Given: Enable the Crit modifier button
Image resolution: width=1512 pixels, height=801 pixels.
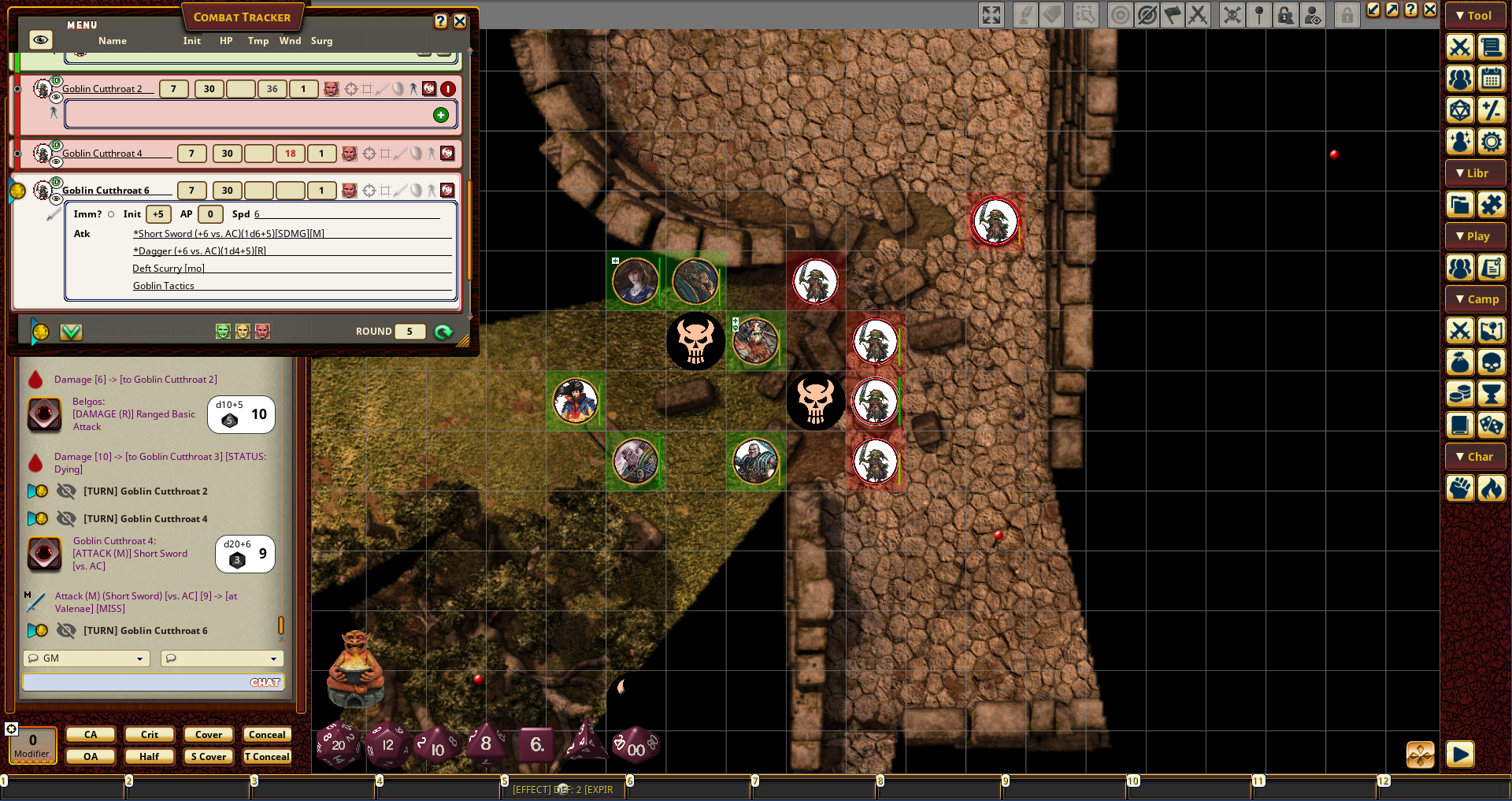Looking at the screenshot, I should click(x=150, y=735).
